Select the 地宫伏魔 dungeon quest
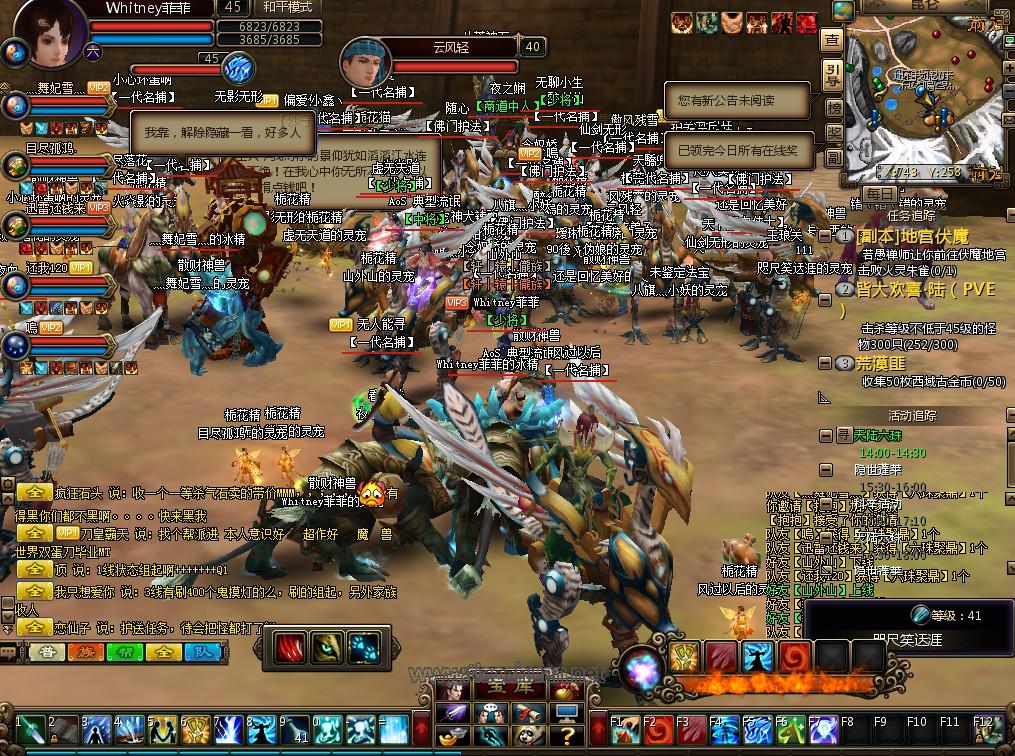 [911, 236]
